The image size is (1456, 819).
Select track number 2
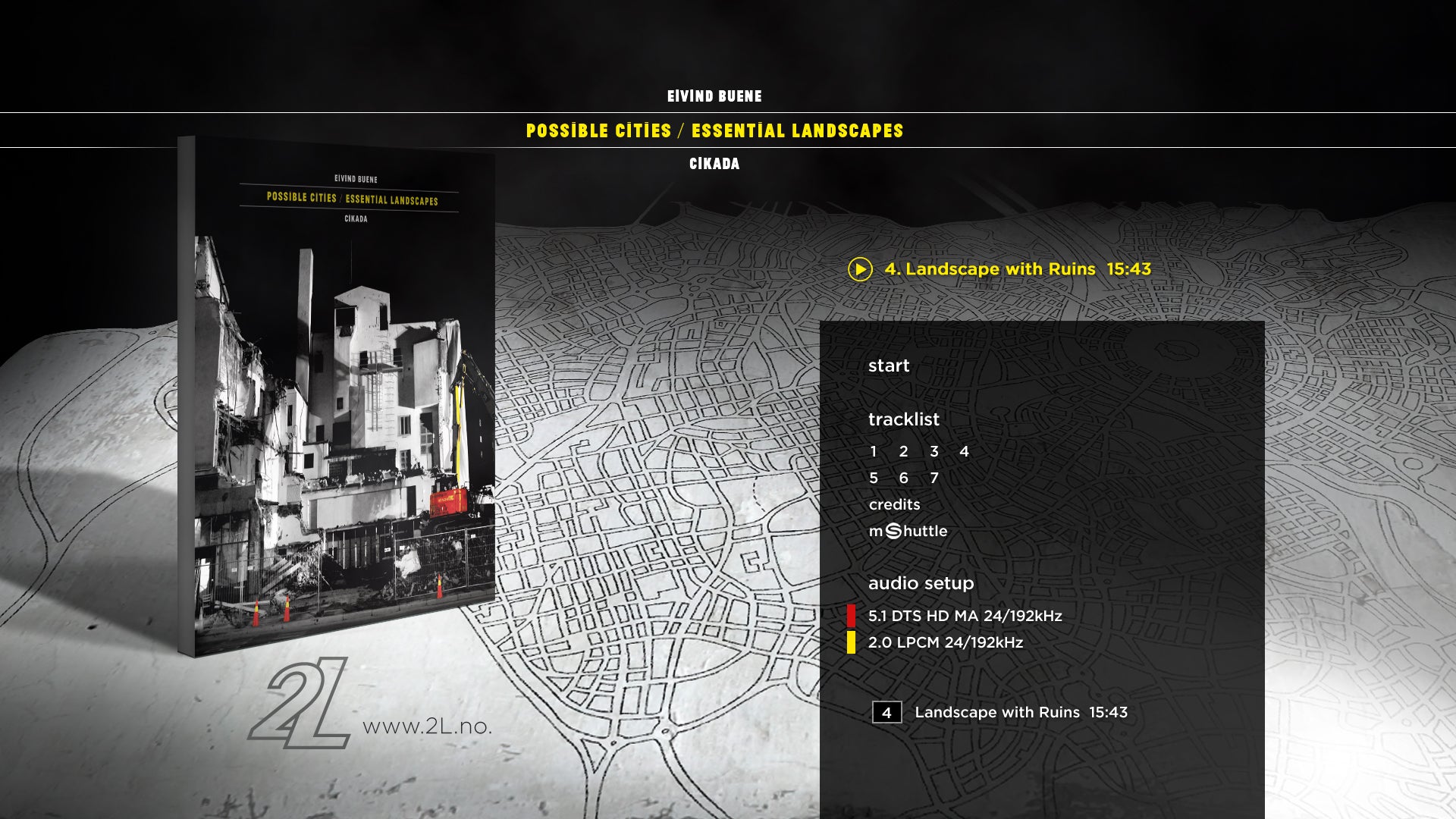pos(903,452)
